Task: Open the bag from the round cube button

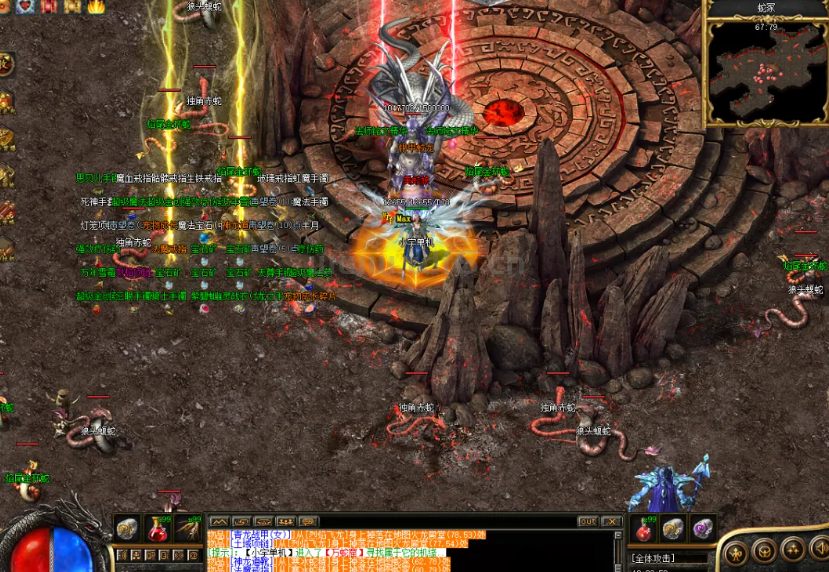Action: 765,550
